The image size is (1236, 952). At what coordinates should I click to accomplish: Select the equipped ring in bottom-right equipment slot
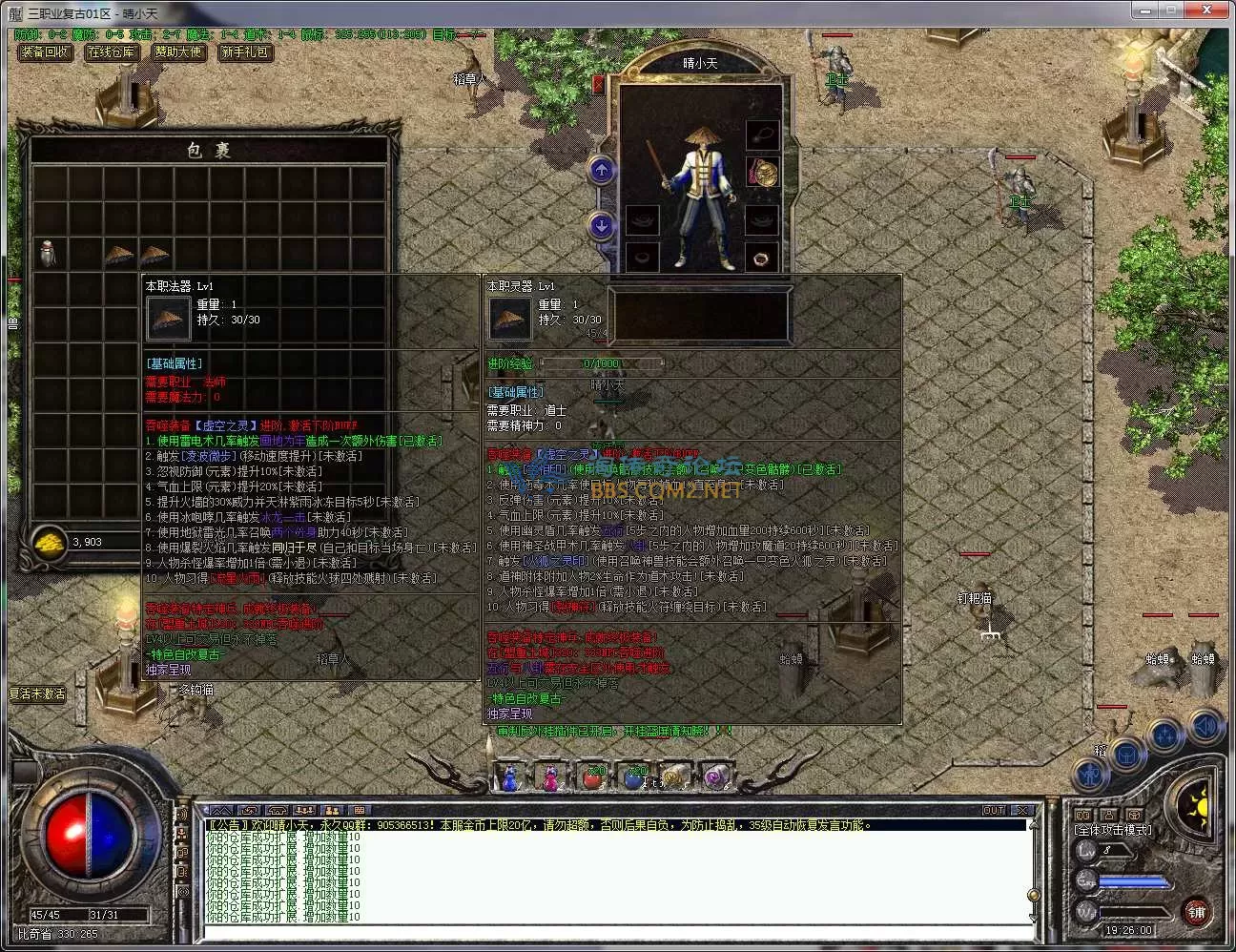pos(761,257)
